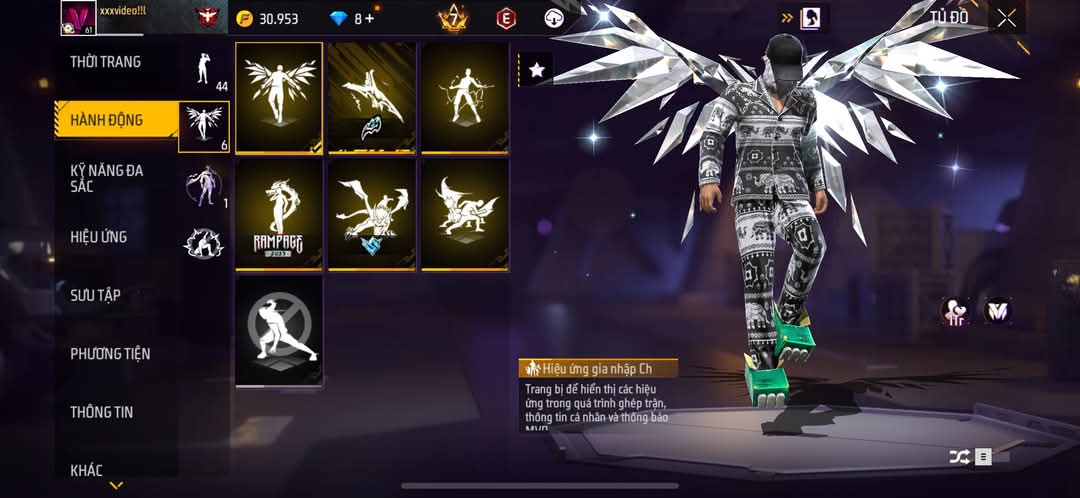Choose the crossed-out remove emote tile
The image size is (1080, 498).
(279, 330)
